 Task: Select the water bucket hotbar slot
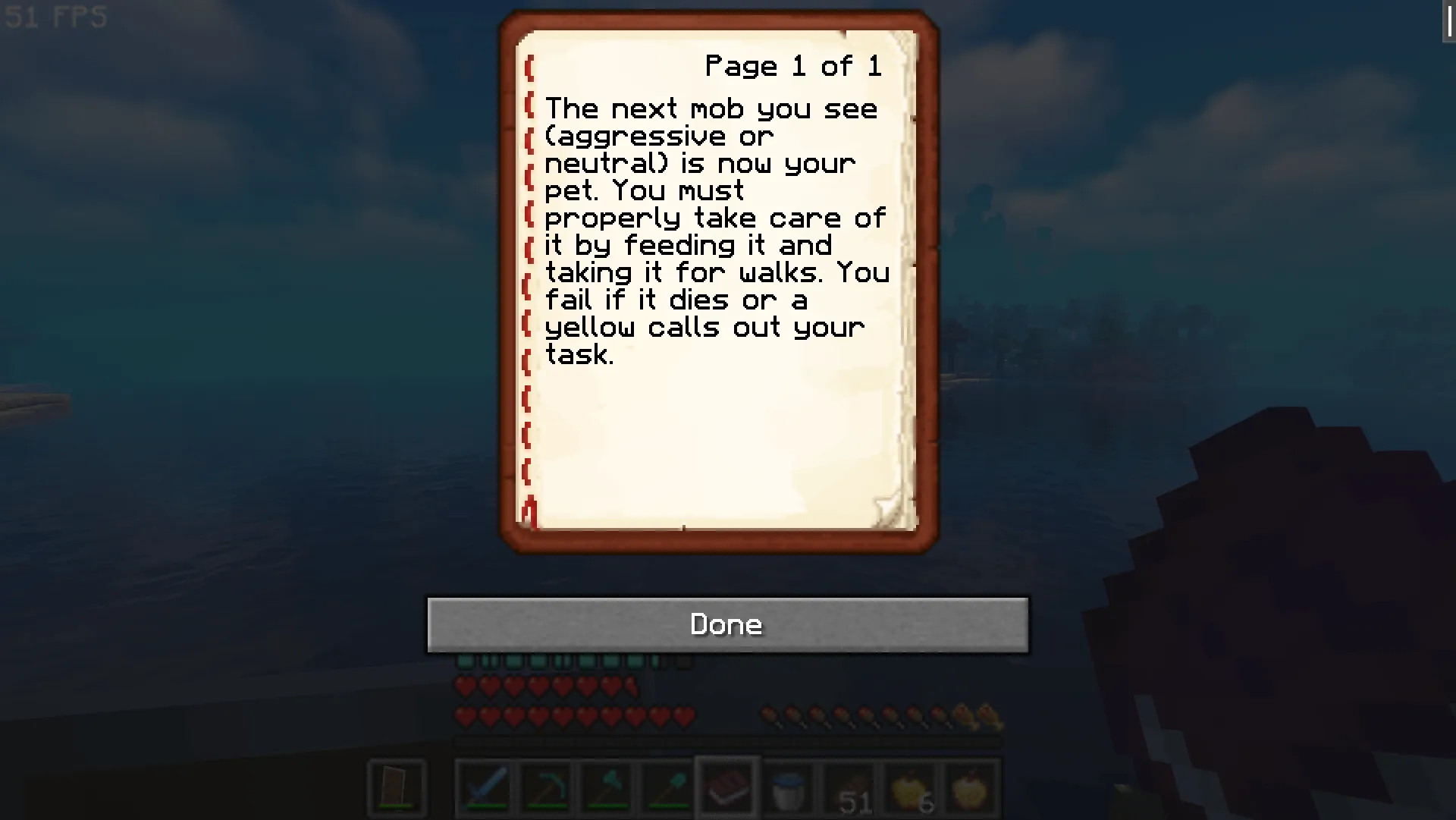(x=787, y=789)
